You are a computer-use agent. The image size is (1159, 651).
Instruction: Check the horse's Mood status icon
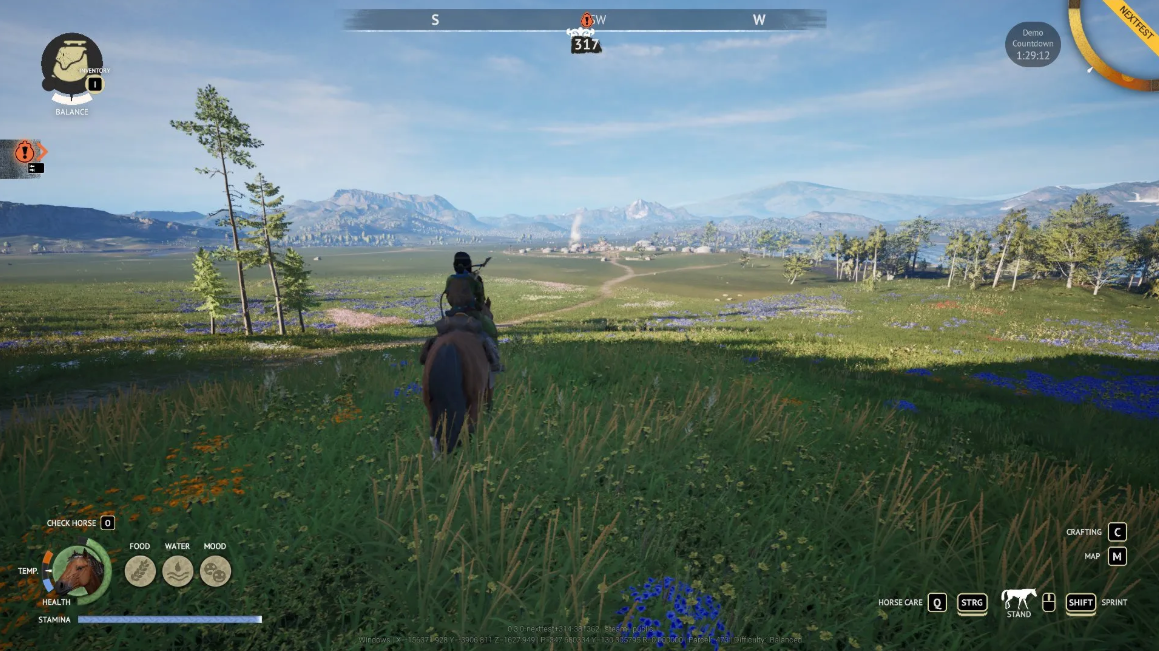tap(215, 571)
